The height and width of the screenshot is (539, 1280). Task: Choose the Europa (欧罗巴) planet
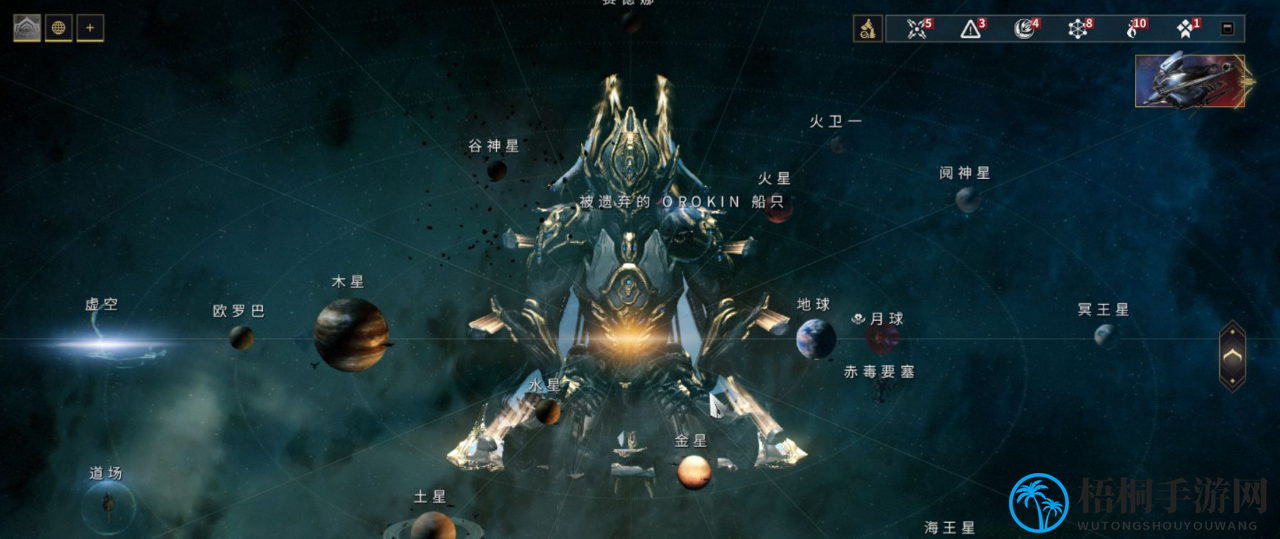click(x=241, y=337)
